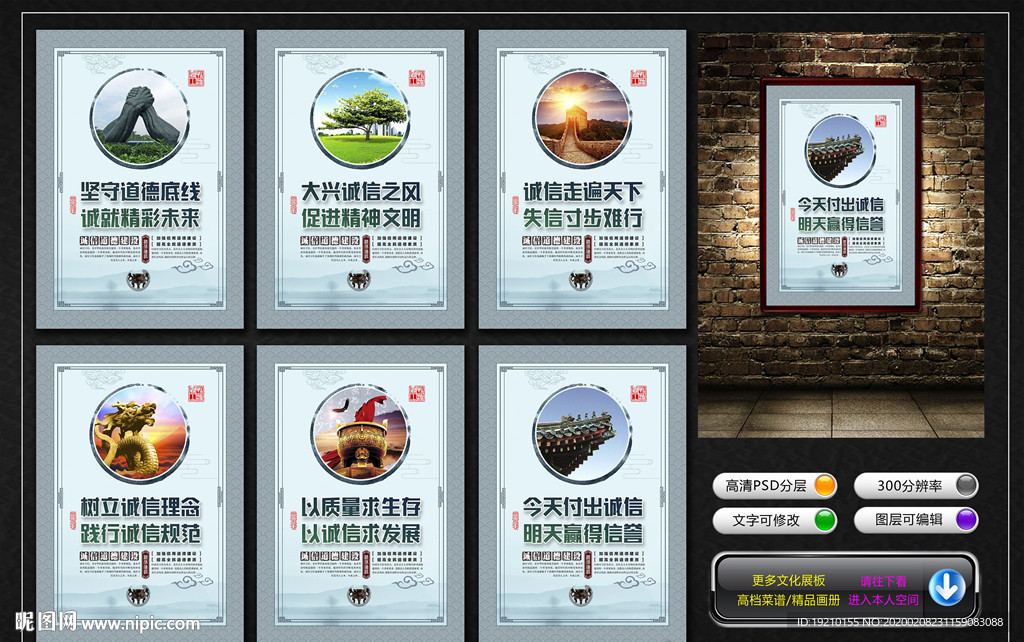Select the 300分辨率 gray pill button
Image resolution: width=1024 pixels, height=642 pixels.
coord(915,486)
